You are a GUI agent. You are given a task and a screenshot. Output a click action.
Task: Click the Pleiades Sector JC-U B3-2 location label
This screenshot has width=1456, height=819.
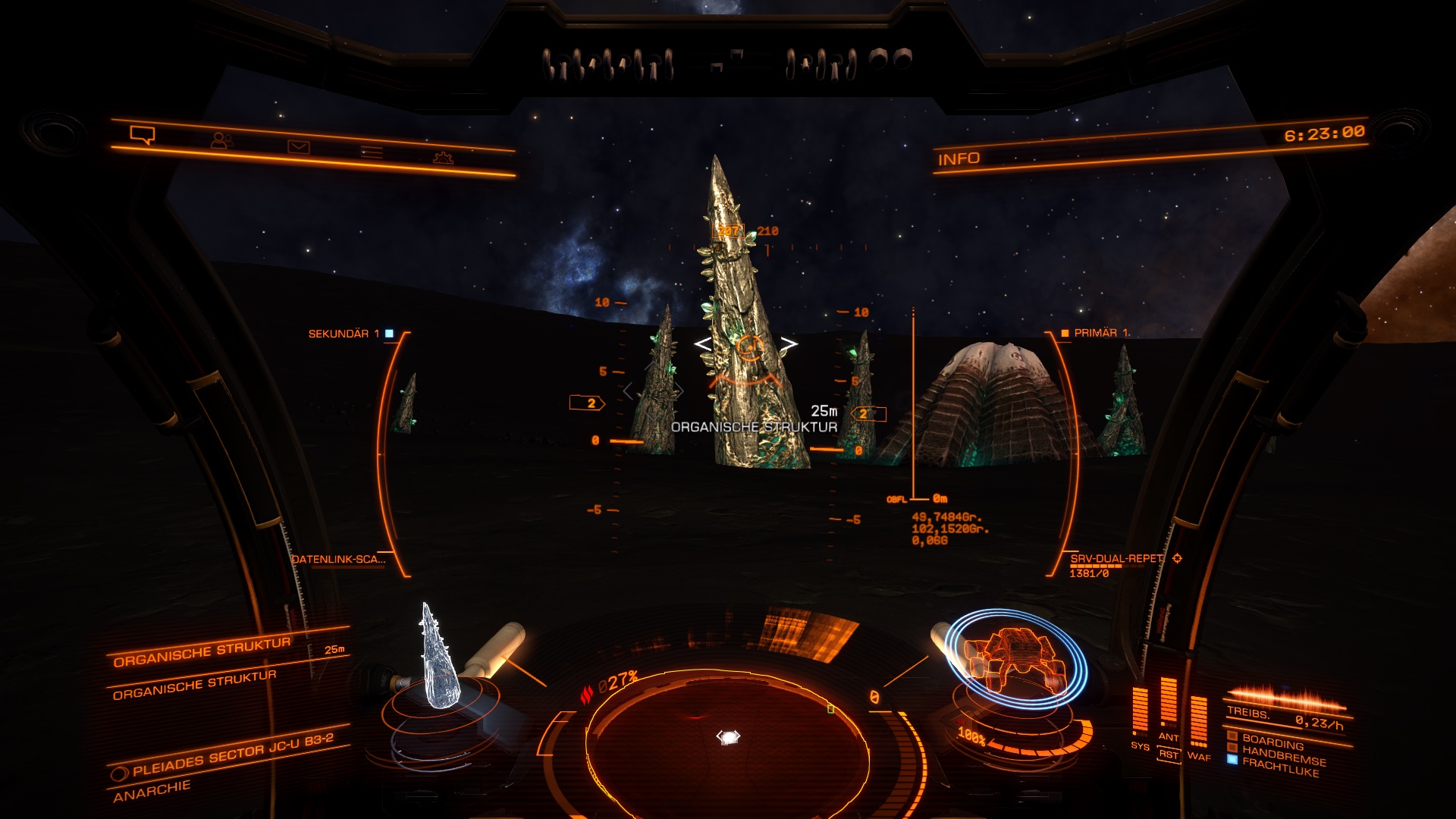[x=232, y=755]
